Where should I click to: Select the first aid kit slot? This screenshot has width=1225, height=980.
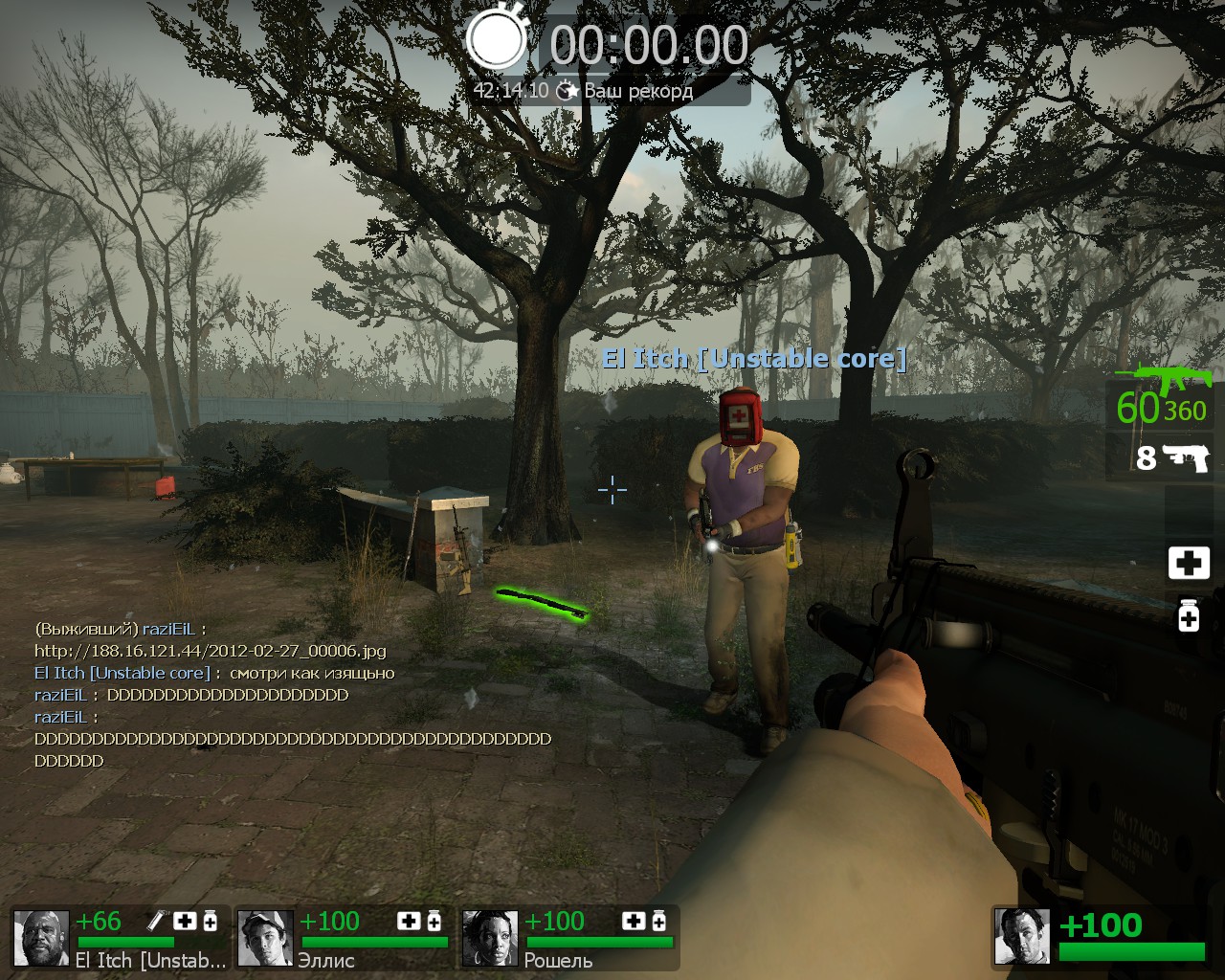click(x=1189, y=563)
